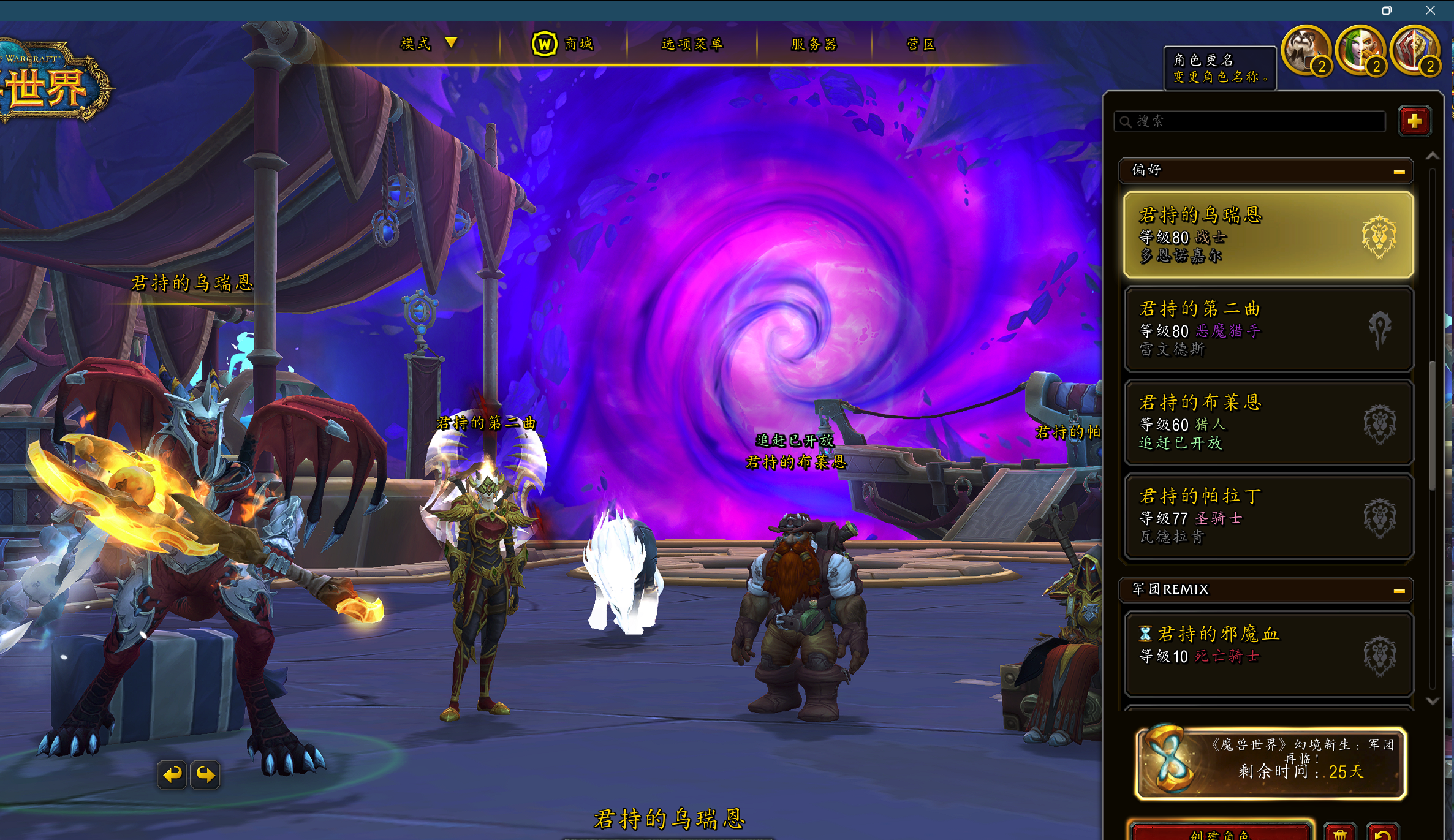Click the trash can delete character button

click(1339, 833)
